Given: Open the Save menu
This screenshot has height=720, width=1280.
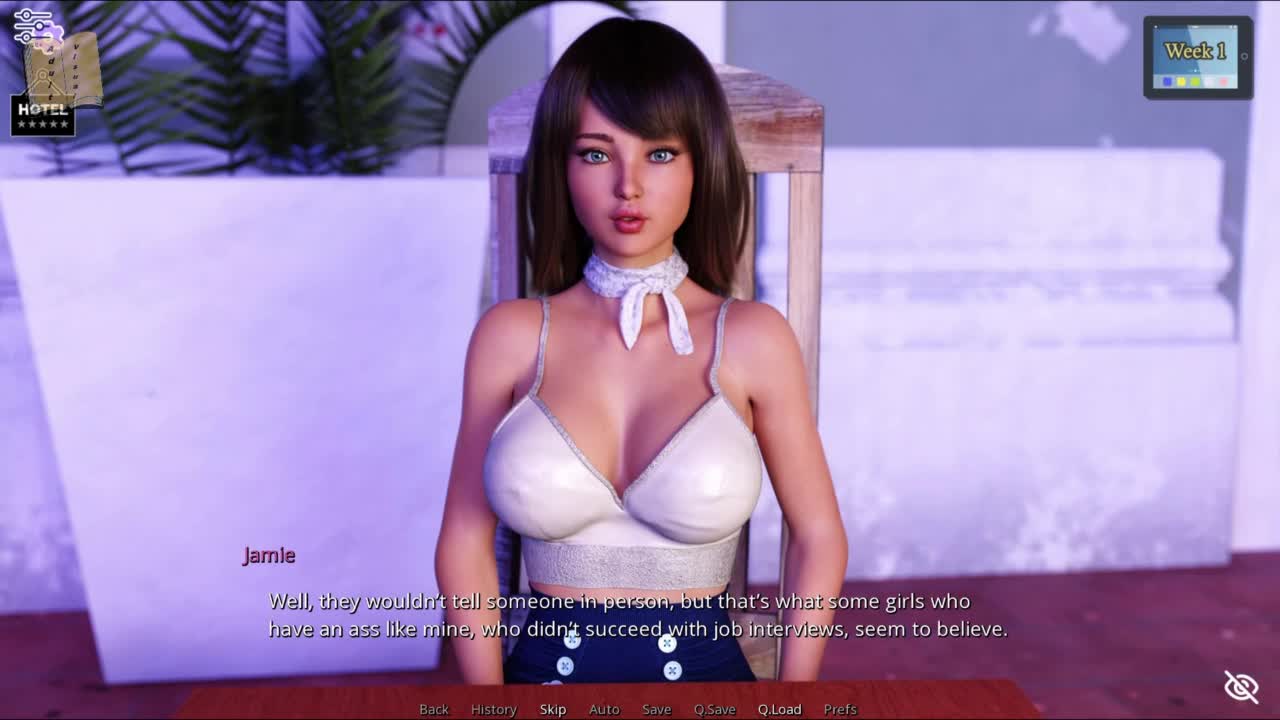Looking at the screenshot, I should tap(656, 709).
